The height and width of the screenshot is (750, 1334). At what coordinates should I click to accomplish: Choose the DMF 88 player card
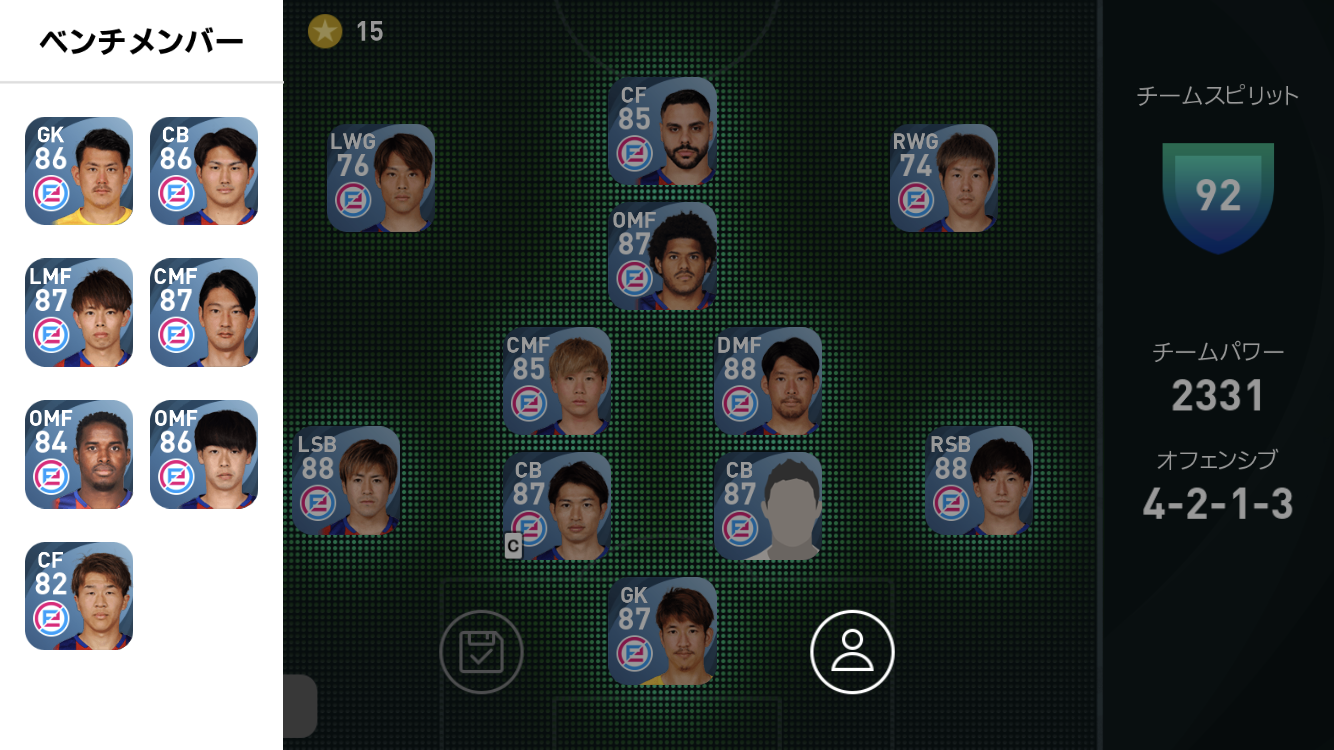(768, 381)
